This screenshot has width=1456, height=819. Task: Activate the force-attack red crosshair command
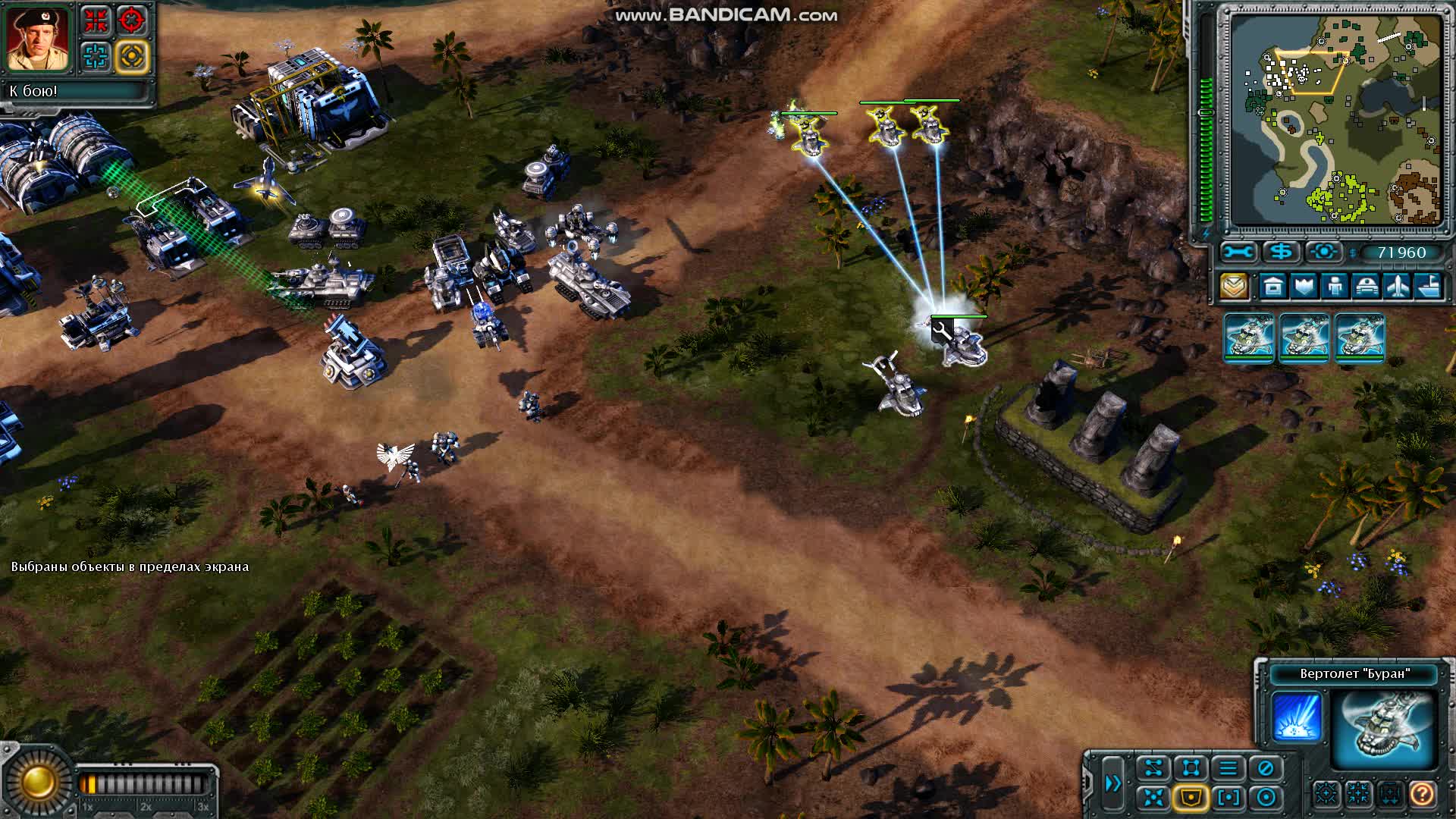point(132,19)
